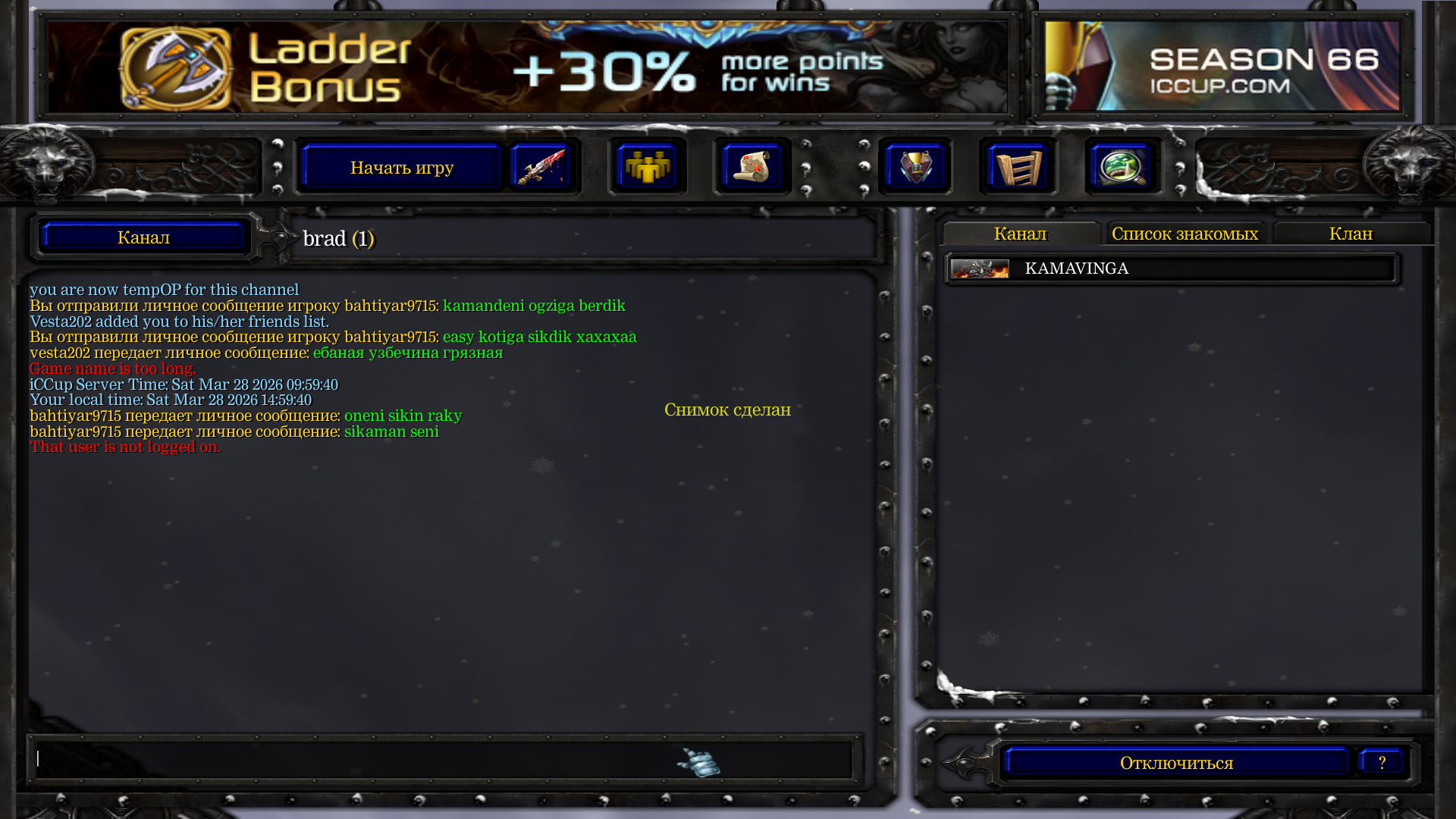Switch to the Клан tab
Screen dimensions: 1456x819
point(1351,234)
